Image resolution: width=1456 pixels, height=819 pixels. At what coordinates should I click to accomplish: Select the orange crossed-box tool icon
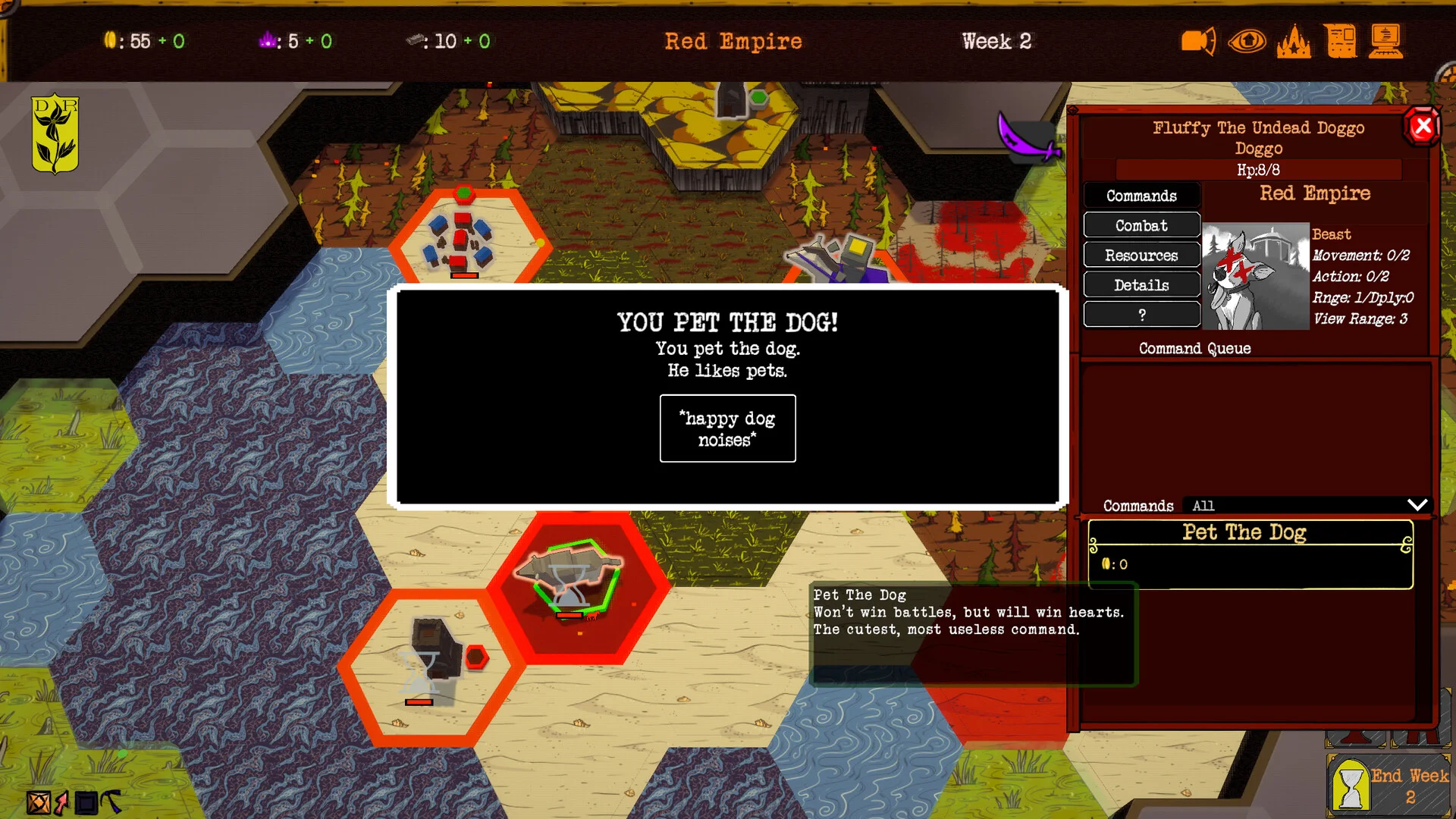(38, 802)
